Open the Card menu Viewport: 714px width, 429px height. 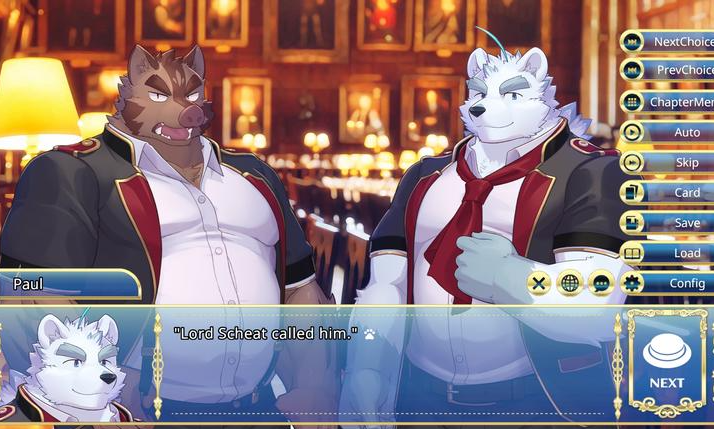point(668,193)
